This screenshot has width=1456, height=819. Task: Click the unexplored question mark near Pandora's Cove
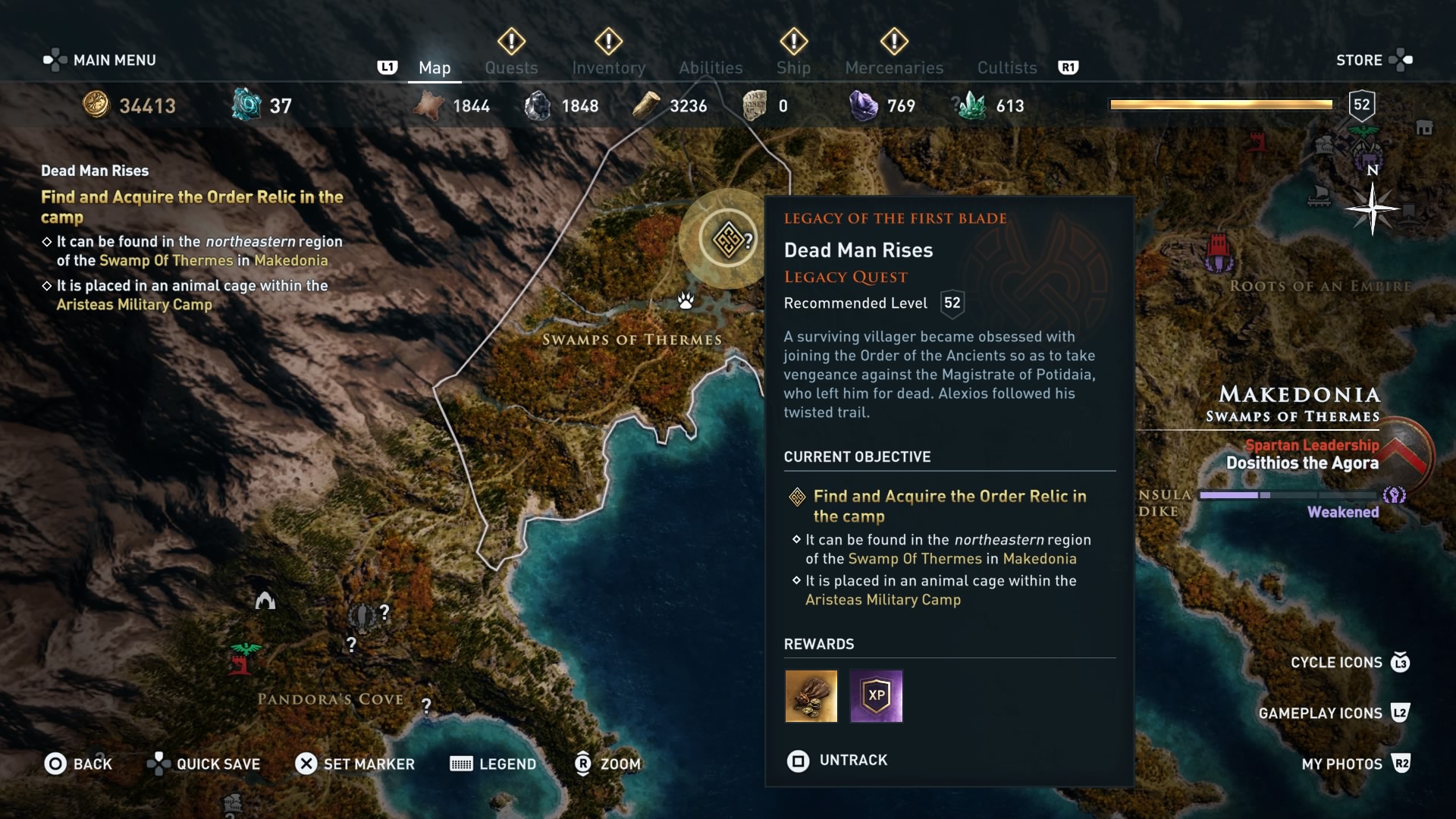[x=427, y=705]
